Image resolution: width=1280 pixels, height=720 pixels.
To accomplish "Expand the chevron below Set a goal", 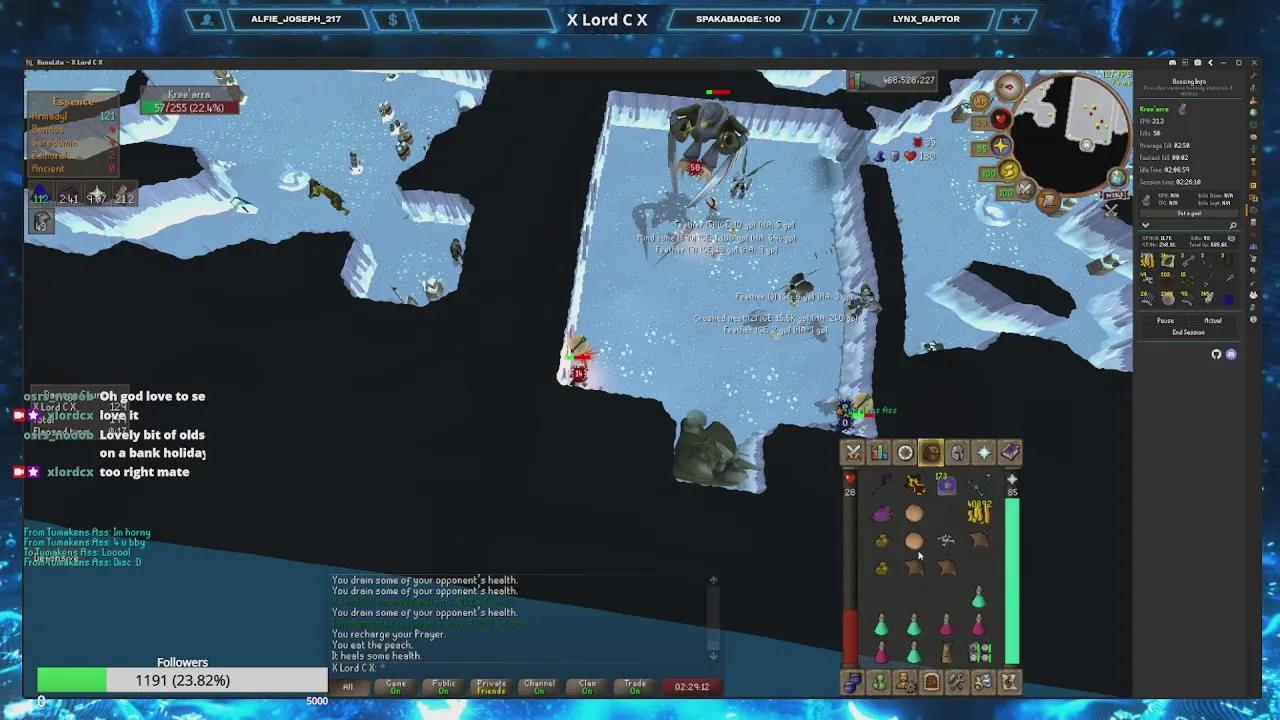I will coord(1145,226).
